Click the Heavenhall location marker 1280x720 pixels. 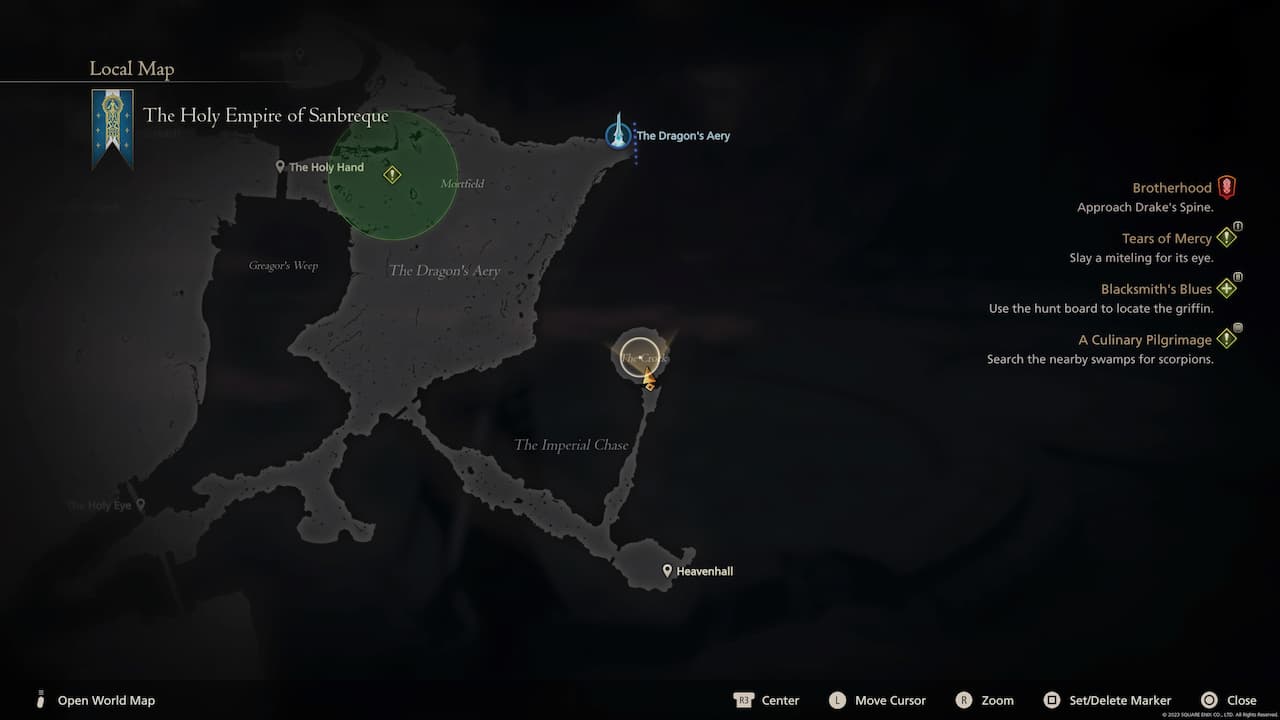[666, 570]
